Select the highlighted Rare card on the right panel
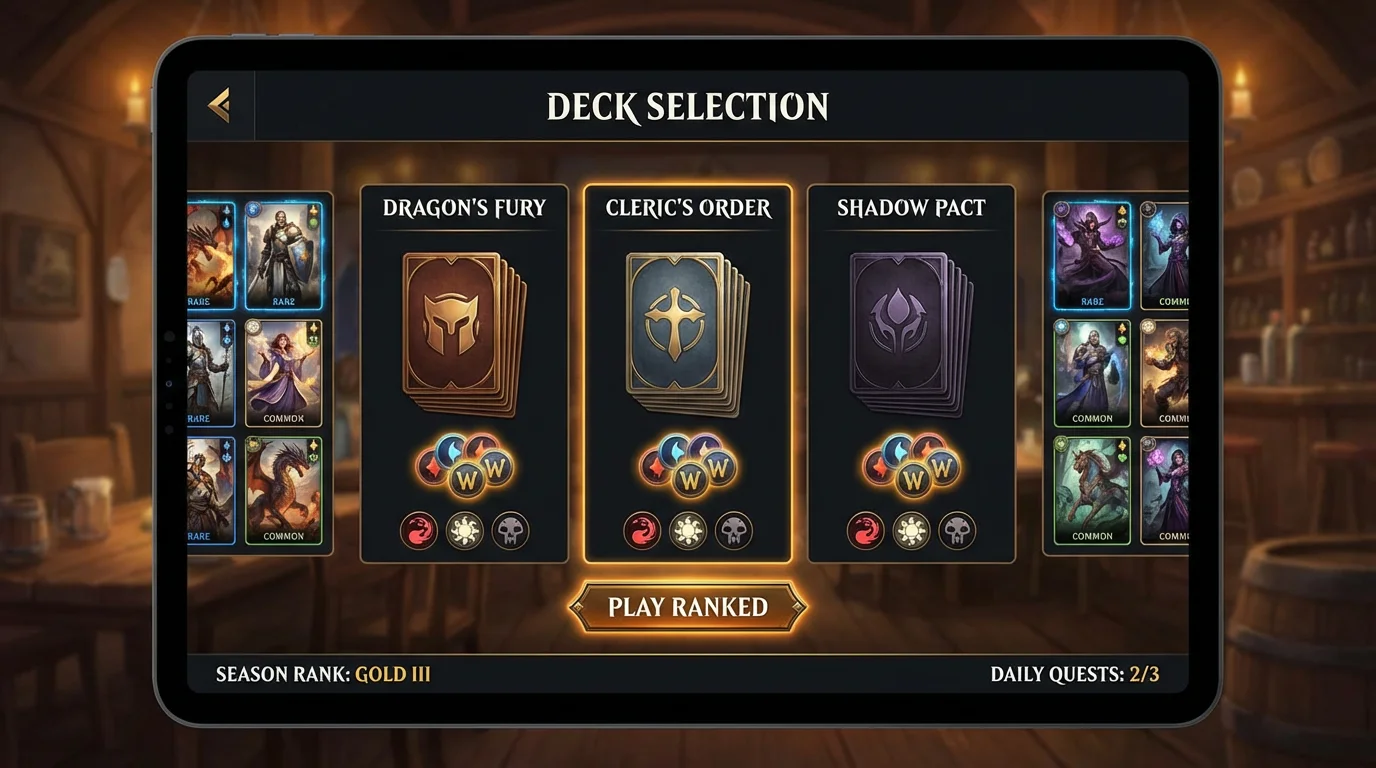This screenshot has height=768, width=1376. pyautogui.click(x=1091, y=253)
